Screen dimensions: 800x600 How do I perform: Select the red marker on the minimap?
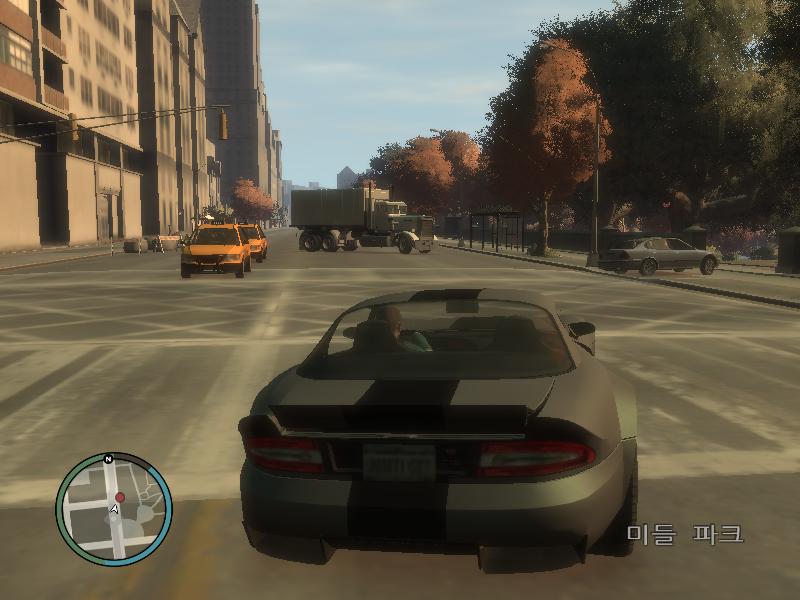pos(120,496)
